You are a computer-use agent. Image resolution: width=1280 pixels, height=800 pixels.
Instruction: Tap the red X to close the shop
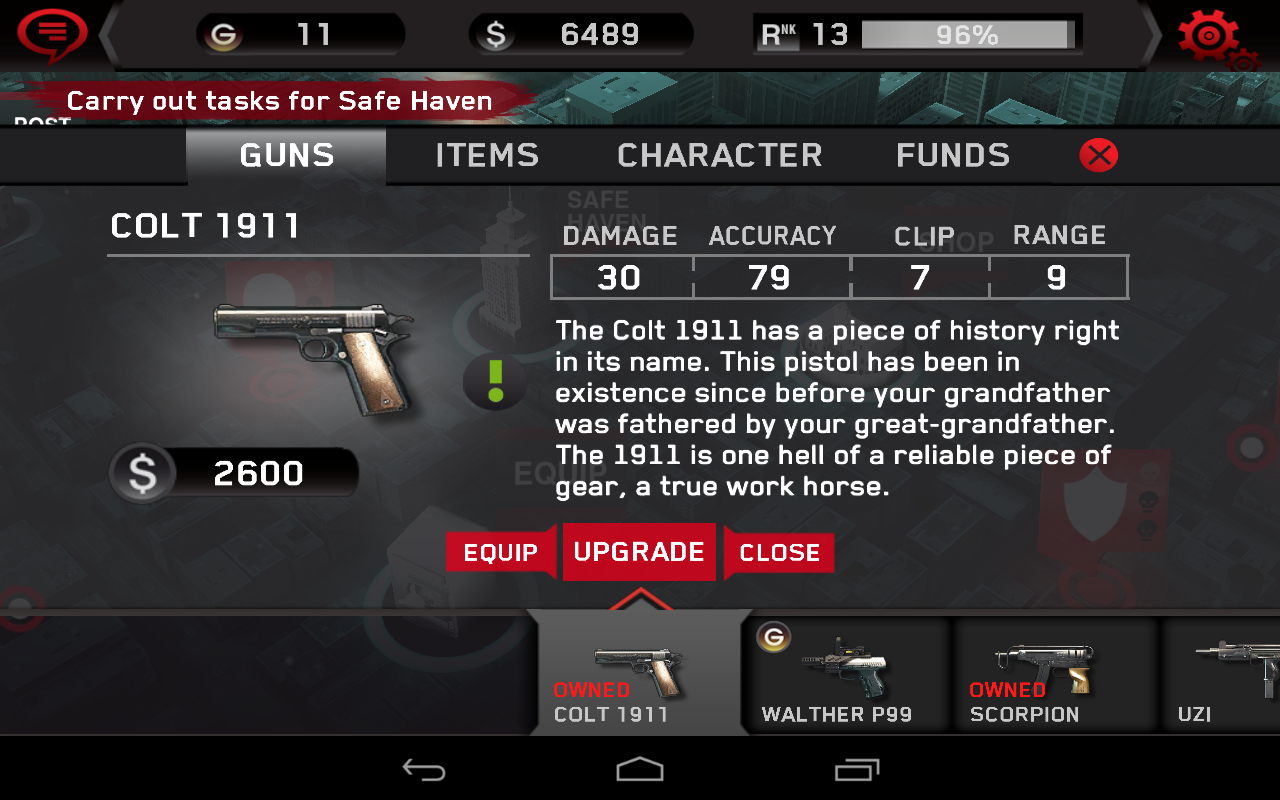[1097, 155]
